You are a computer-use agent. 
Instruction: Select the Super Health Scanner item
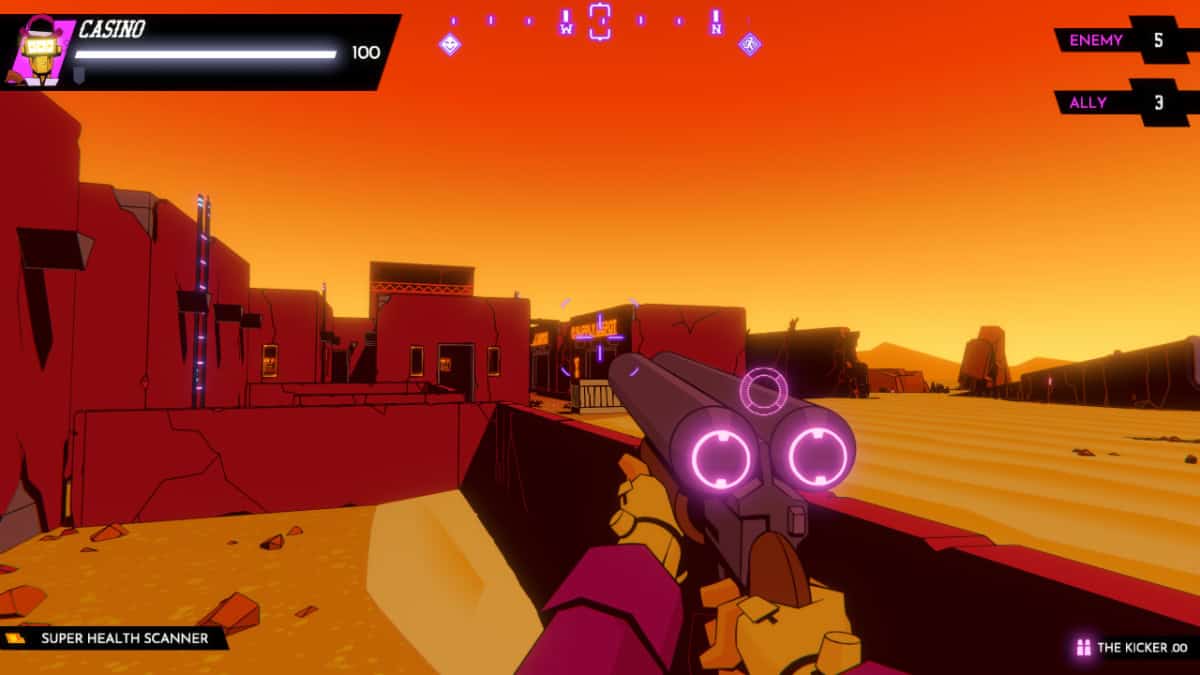tap(114, 638)
